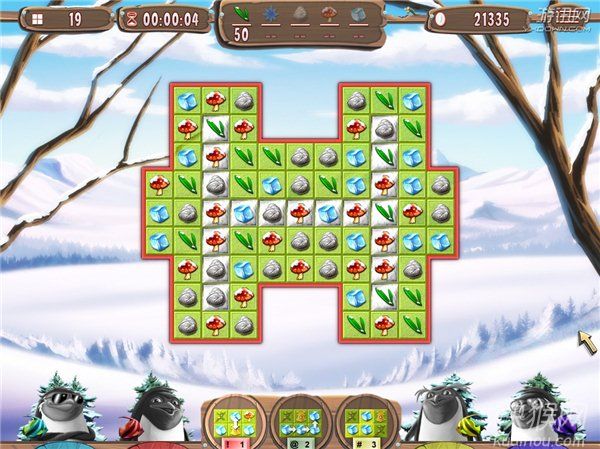Select the ice cube tile at board's top-left corner
The height and width of the screenshot is (449, 600).
[x=186, y=100]
